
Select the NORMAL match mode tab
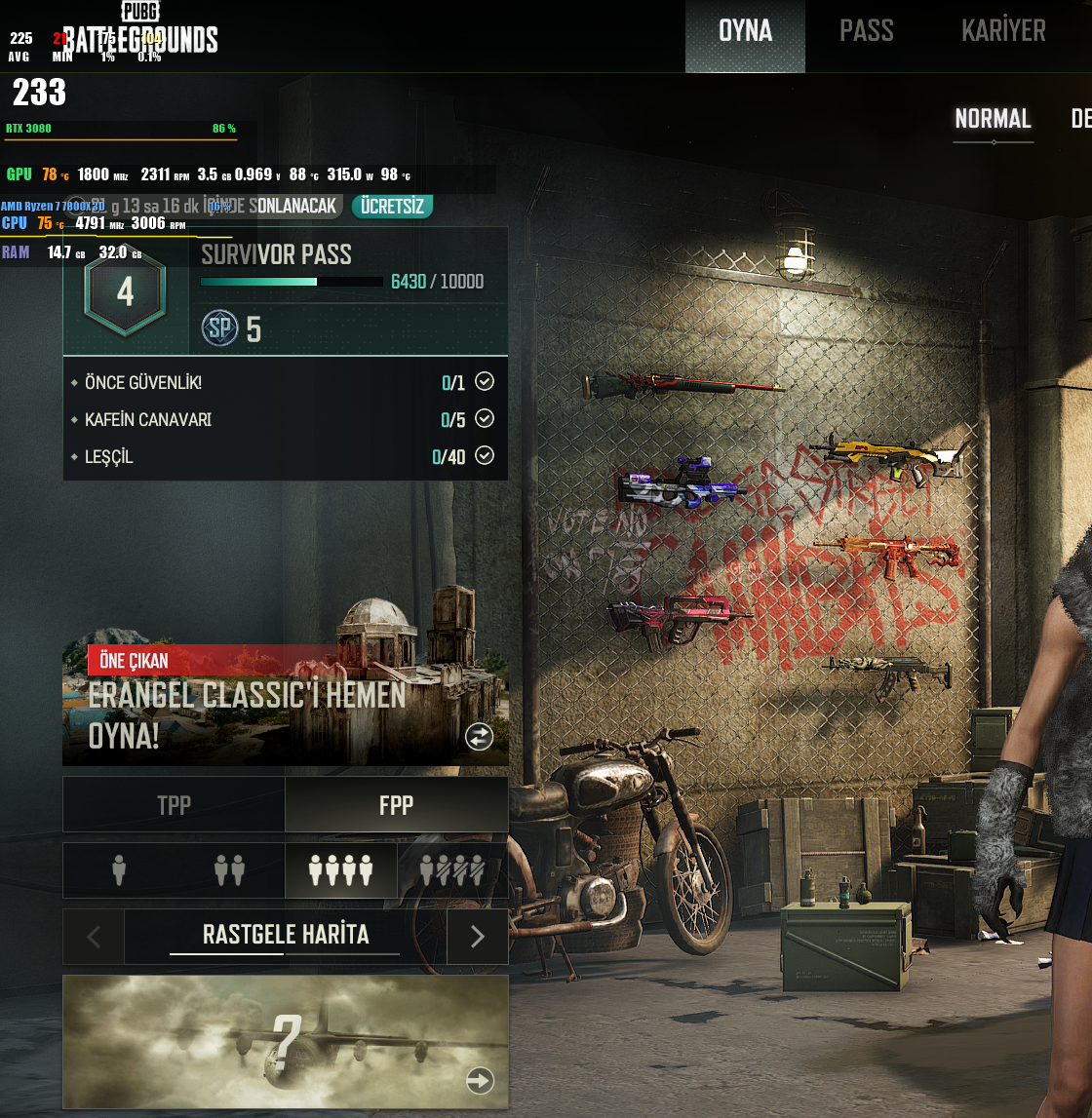(x=993, y=120)
